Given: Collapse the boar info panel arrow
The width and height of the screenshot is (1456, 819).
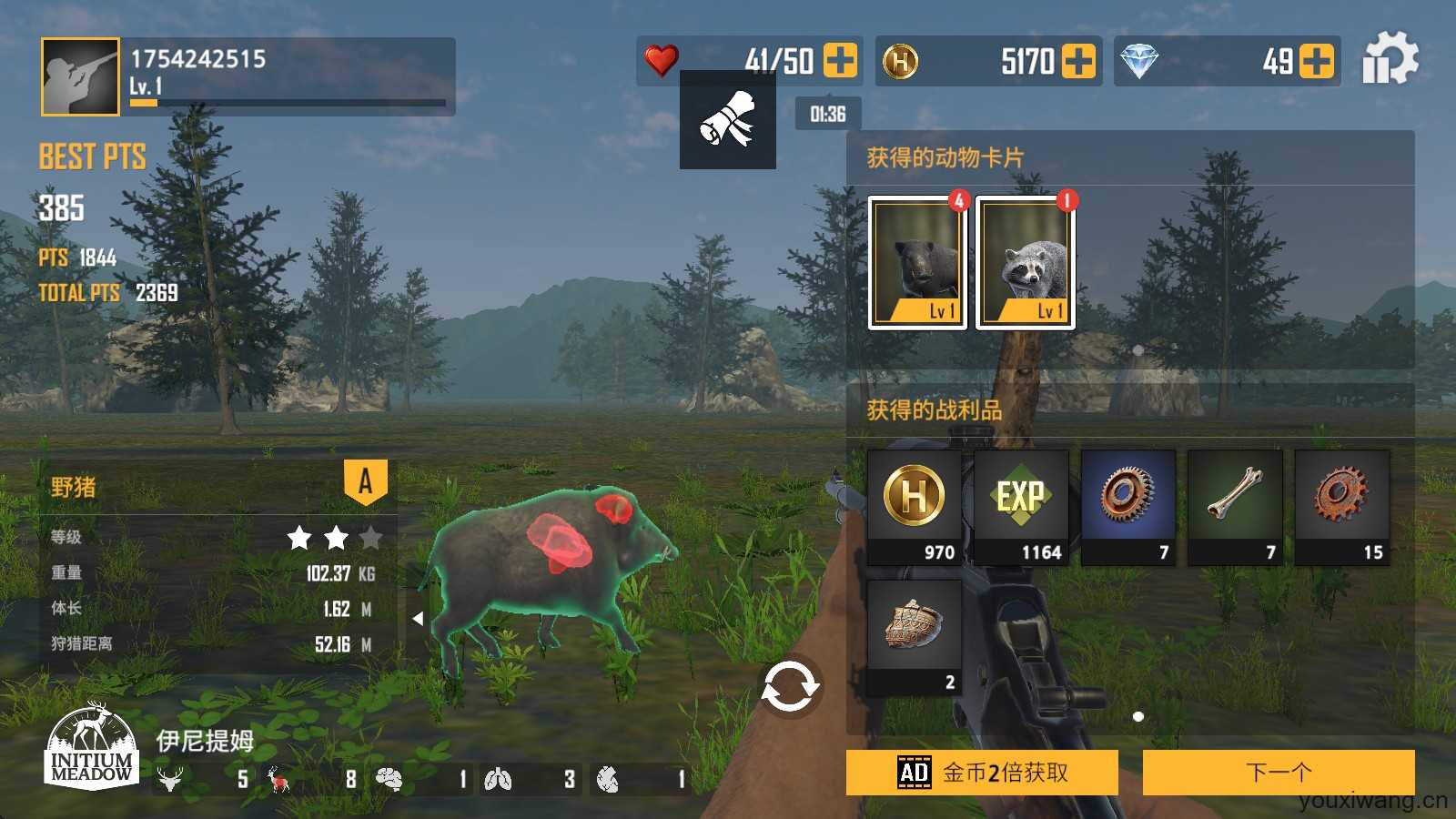Looking at the screenshot, I should [x=418, y=619].
